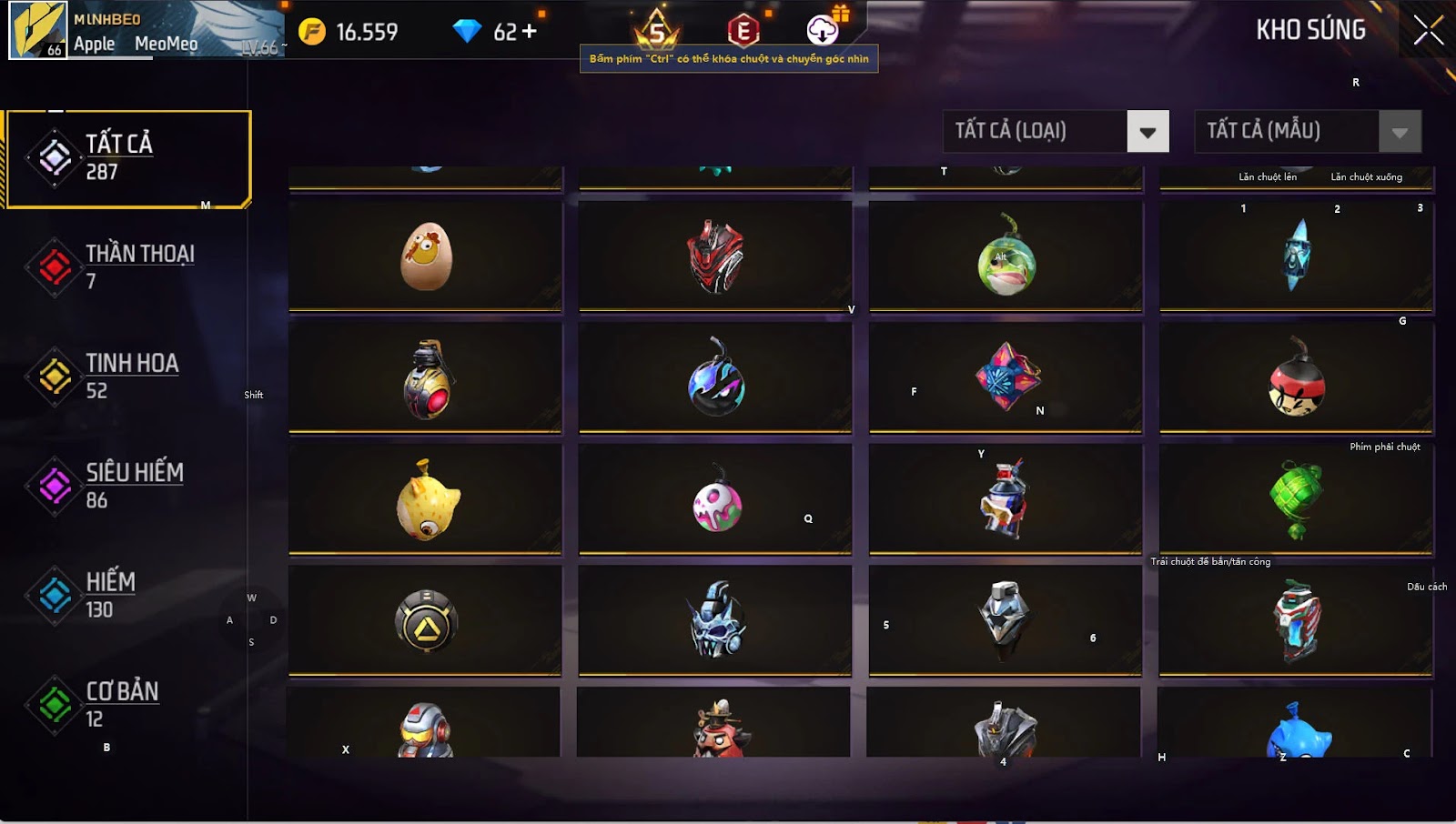
Task: Click the cloud download icon
Action: tap(823, 30)
